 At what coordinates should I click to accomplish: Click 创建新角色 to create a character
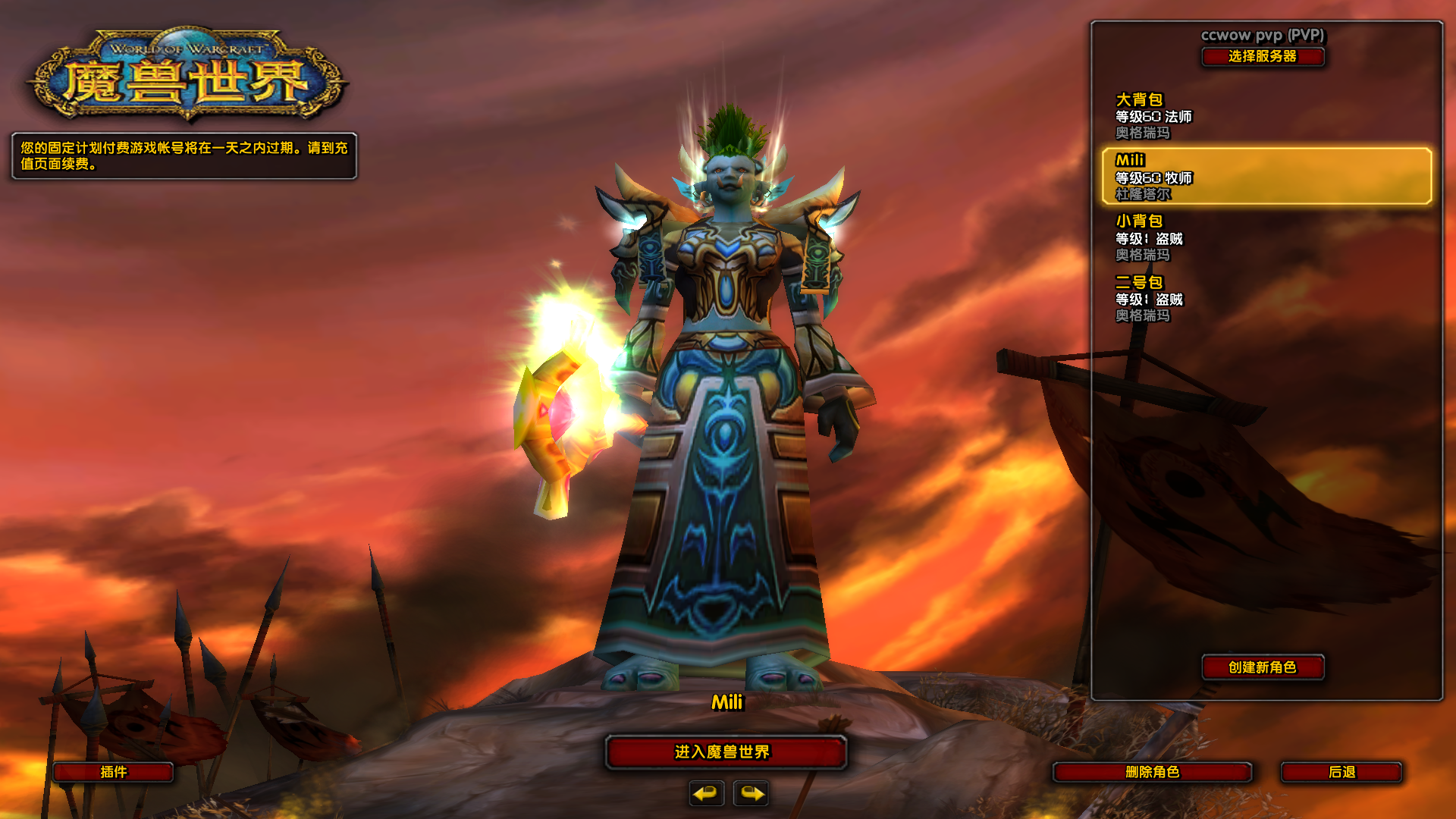pos(1263,667)
